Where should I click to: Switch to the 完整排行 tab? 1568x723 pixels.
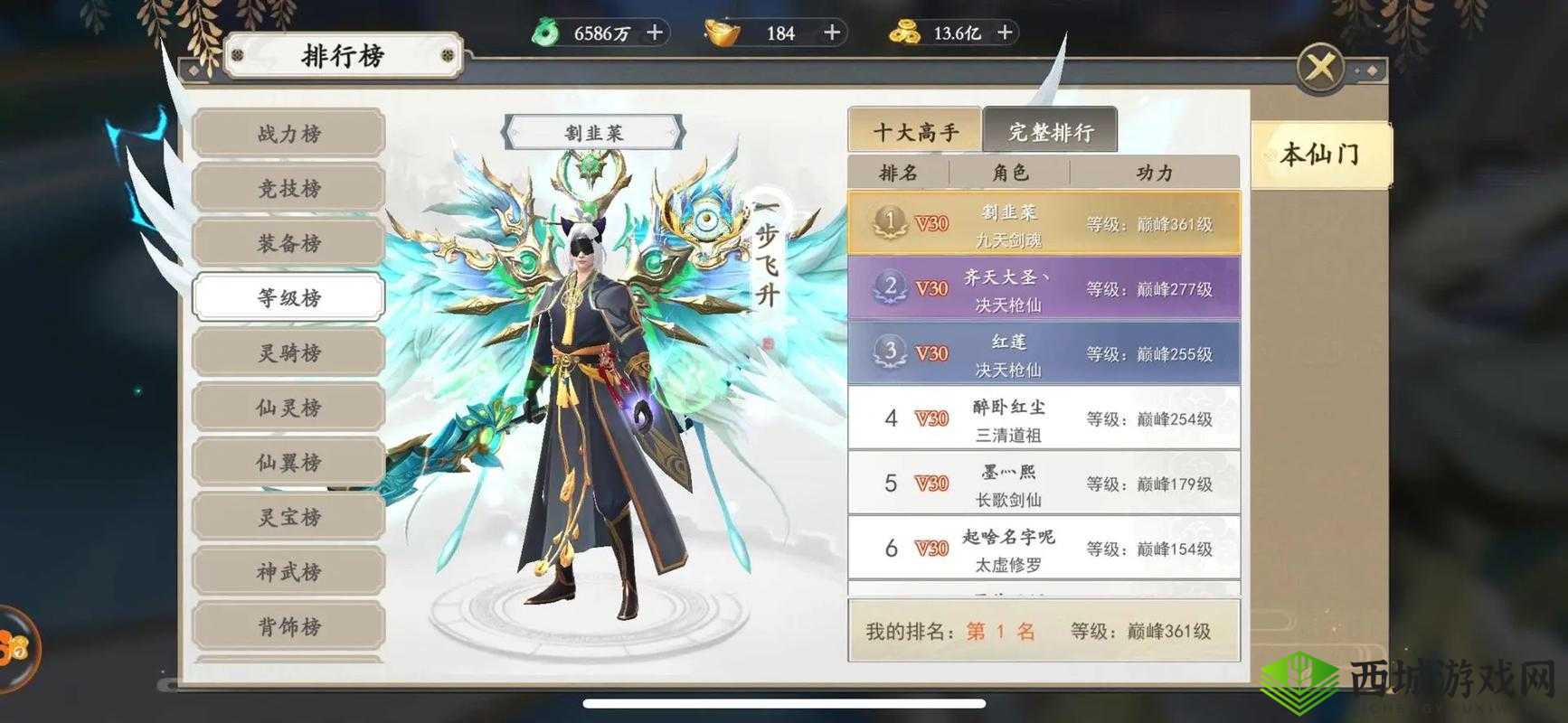click(x=1052, y=131)
